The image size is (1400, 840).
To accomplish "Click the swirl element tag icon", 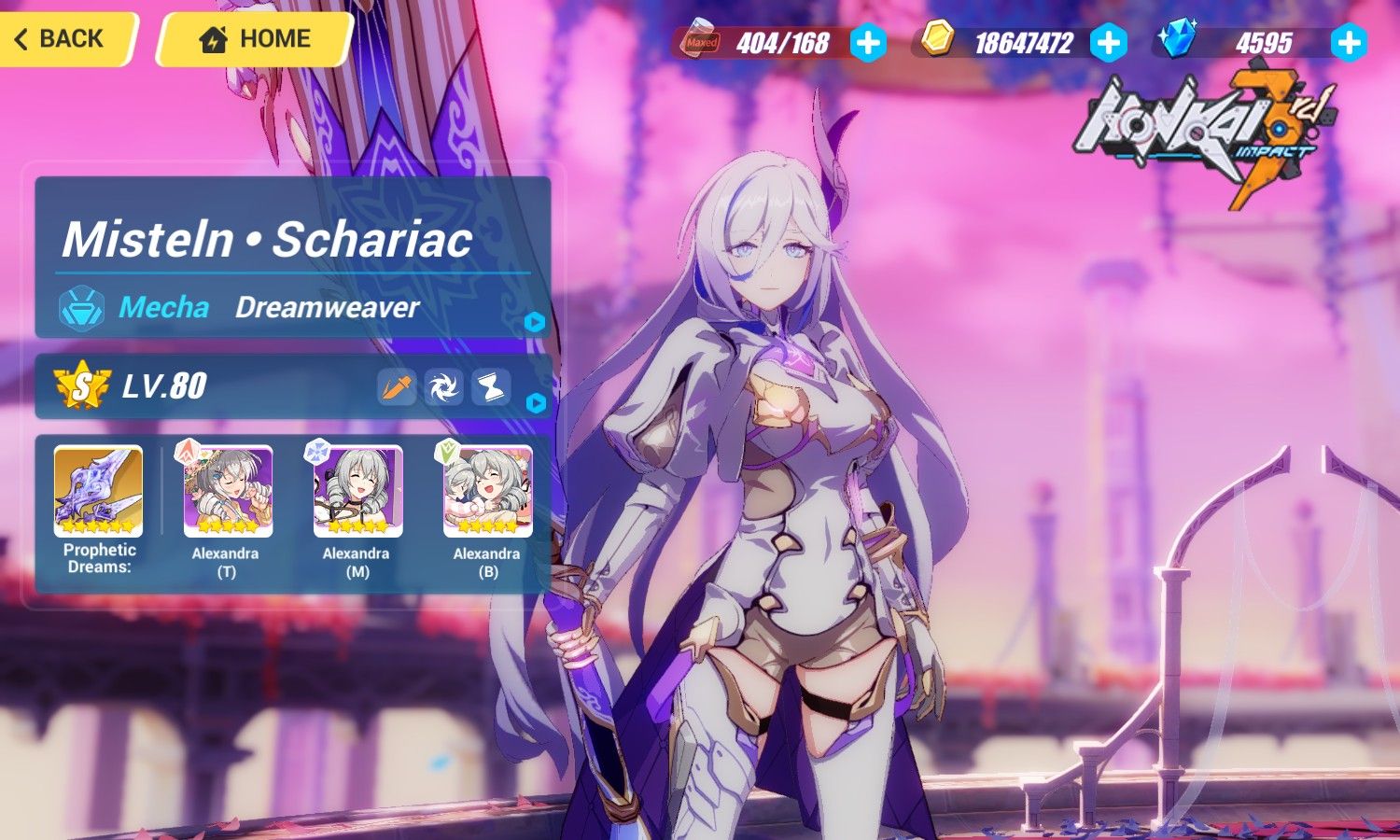I will point(443,387).
